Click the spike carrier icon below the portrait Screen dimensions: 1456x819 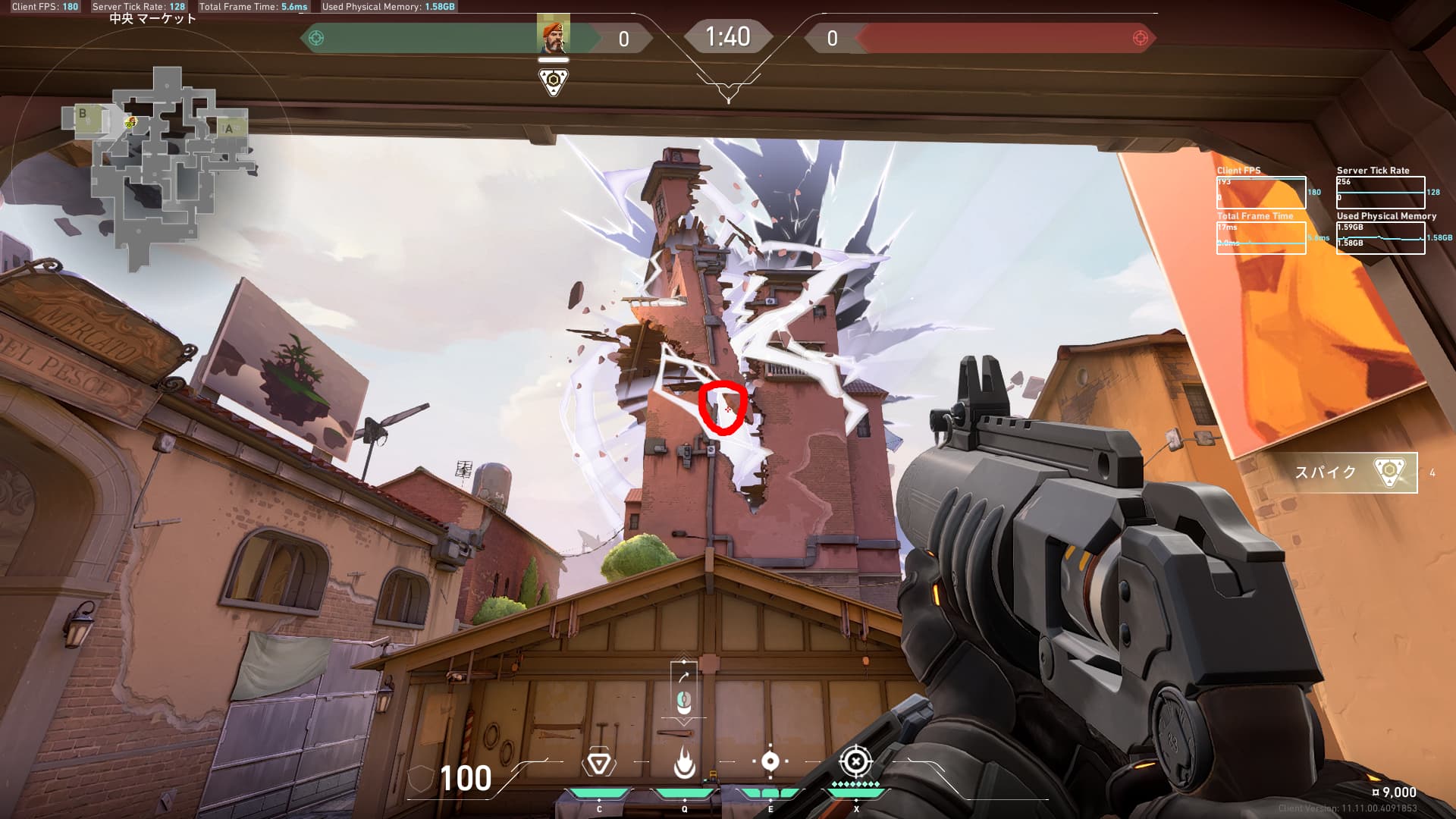point(554,81)
